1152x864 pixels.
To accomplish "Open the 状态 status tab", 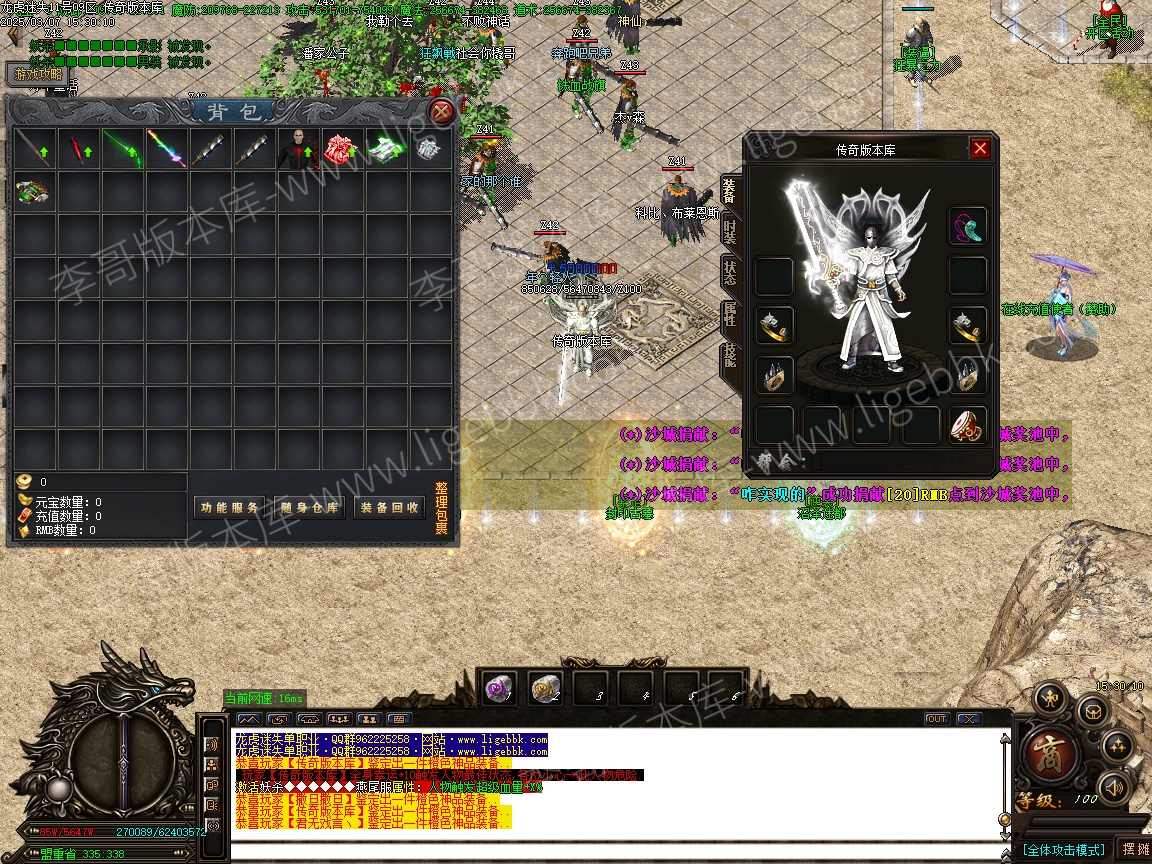I will tap(730, 273).
